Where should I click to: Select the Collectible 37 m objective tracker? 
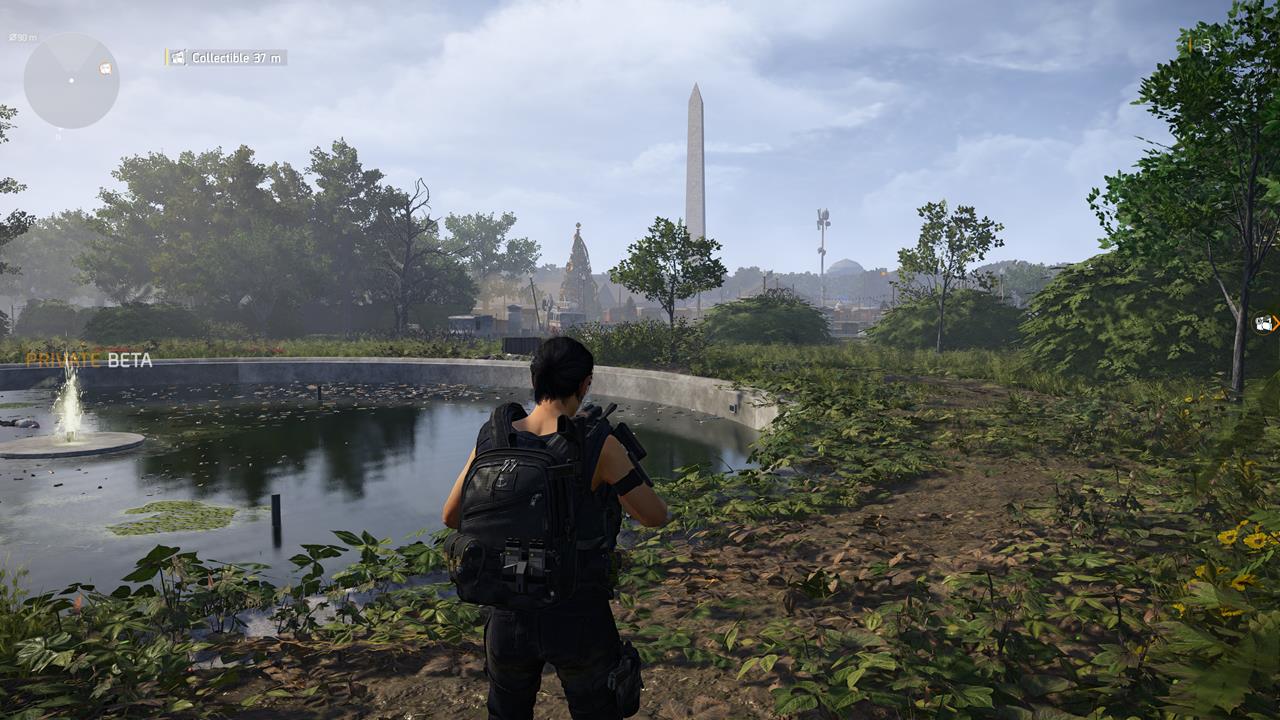pyautogui.click(x=226, y=58)
